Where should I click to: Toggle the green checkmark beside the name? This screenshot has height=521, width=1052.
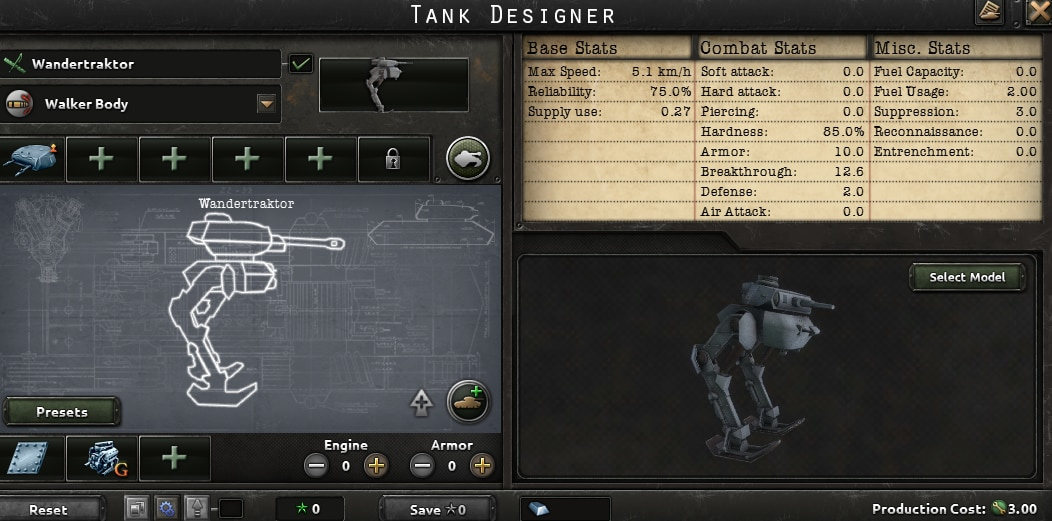pos(300,64)
